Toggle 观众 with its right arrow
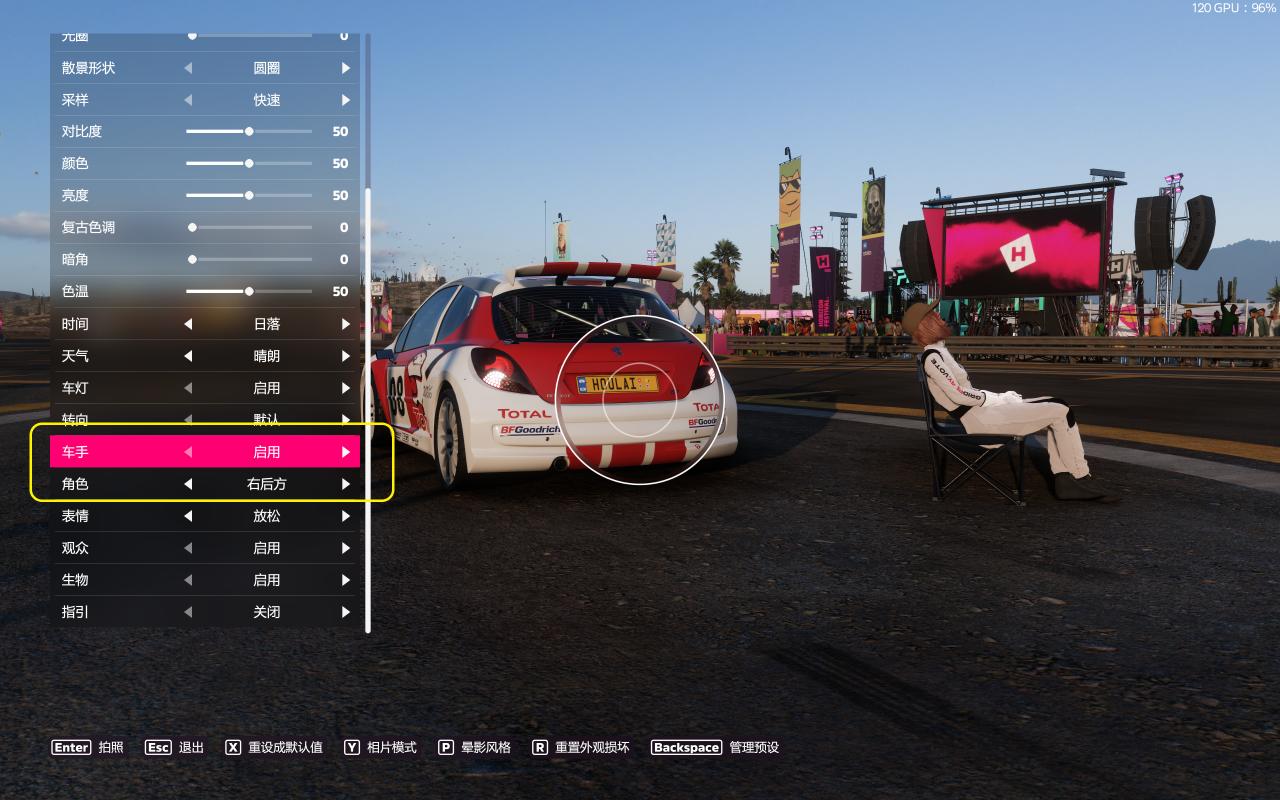 tap(346, 548)
